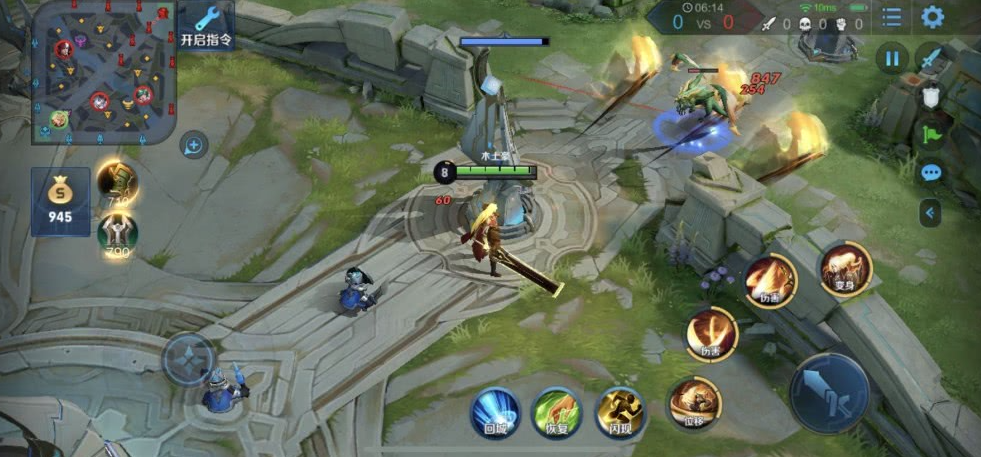Open settings with the gear icon

(932, 17)
